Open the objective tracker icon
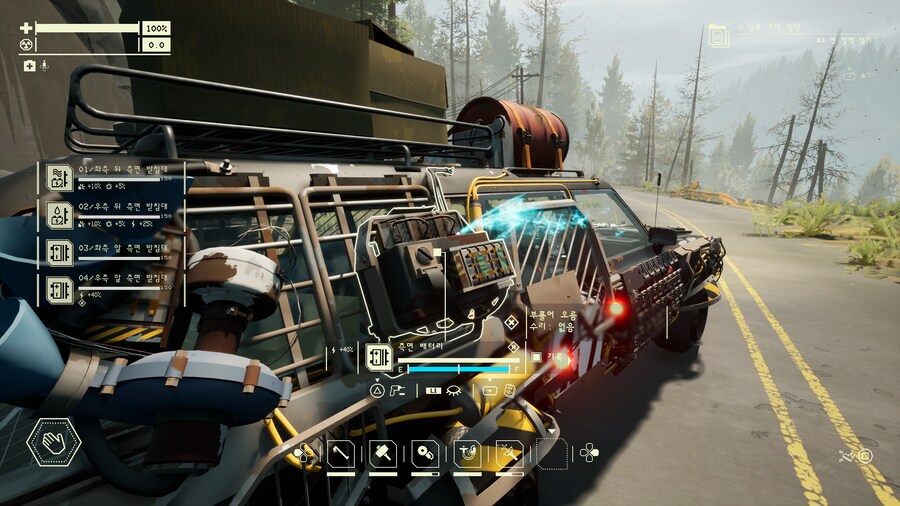The height and width of the screenshot is (506, 900). tap(719, 36)
